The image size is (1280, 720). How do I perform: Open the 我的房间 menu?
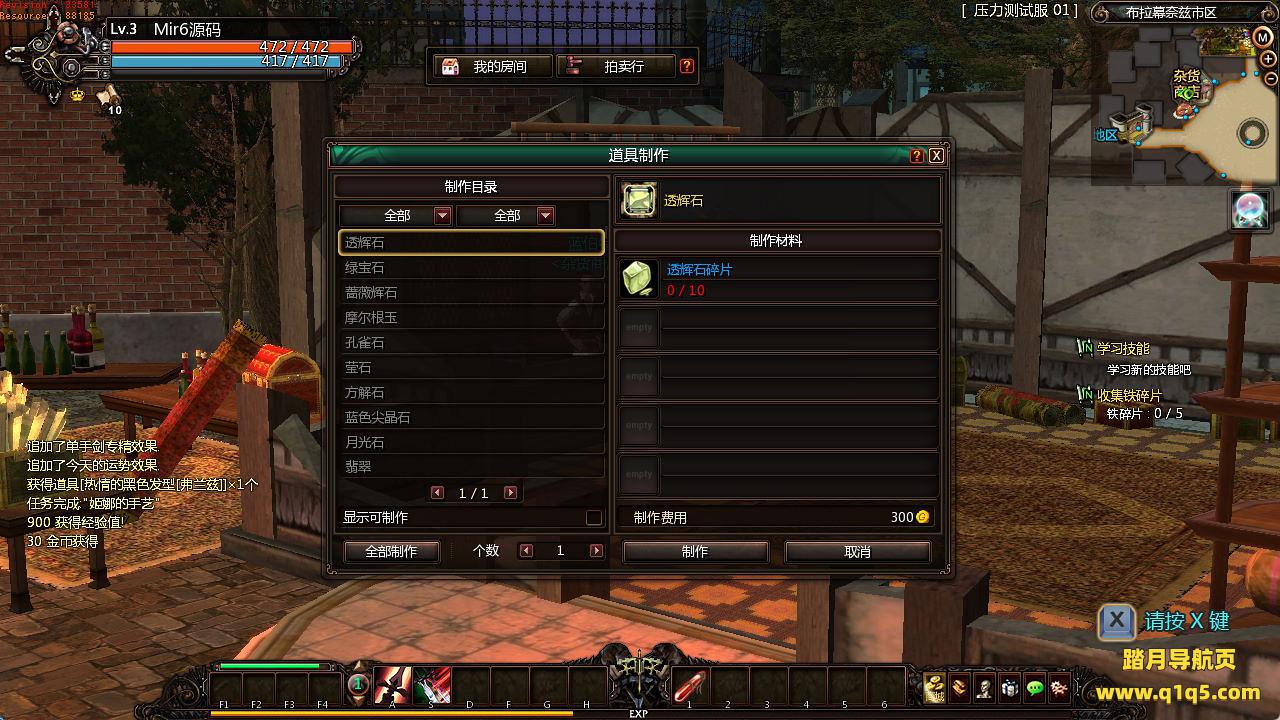point(490,67)
